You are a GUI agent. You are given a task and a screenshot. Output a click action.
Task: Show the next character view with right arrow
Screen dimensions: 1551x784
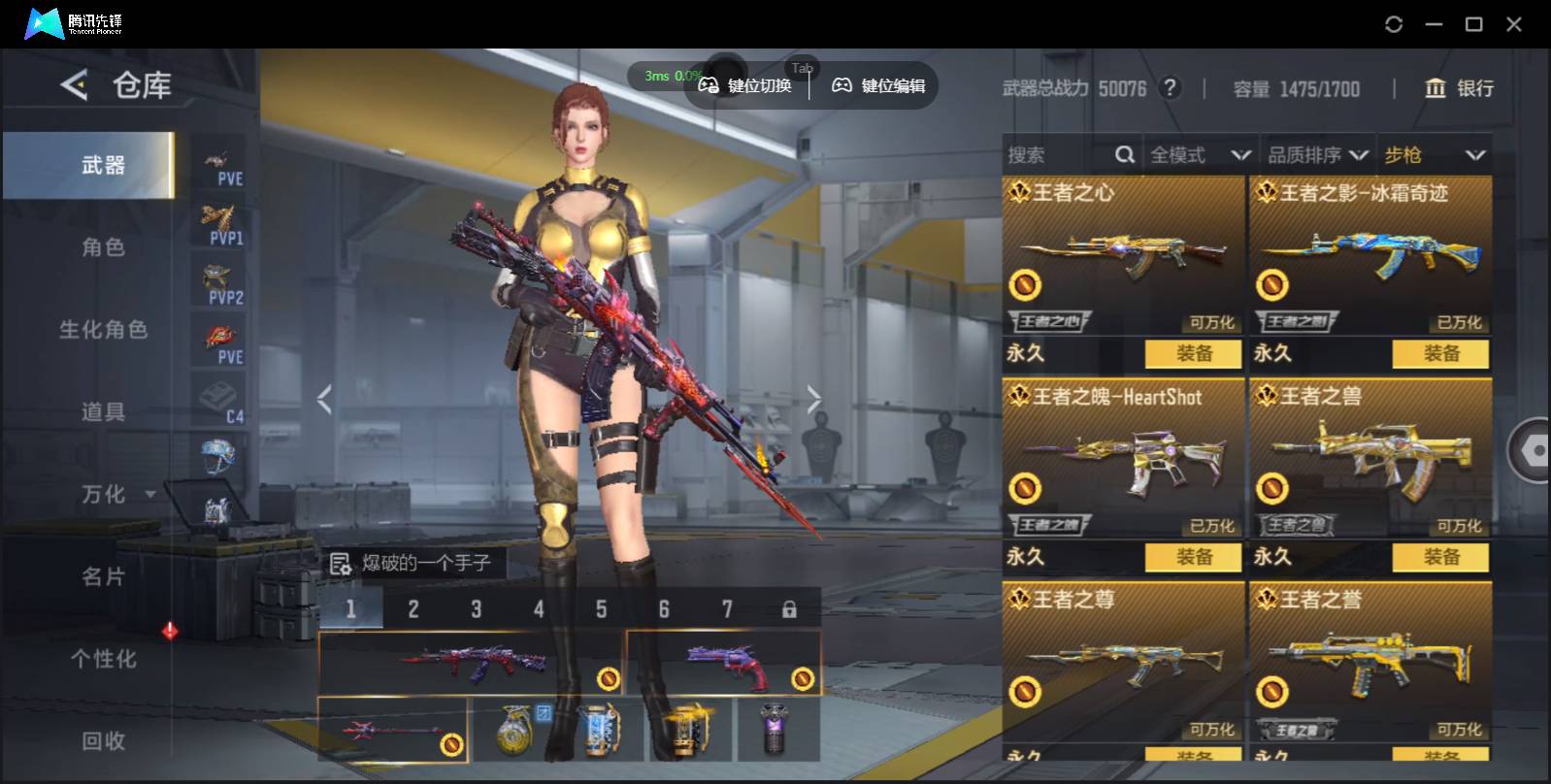pos(813,399)
